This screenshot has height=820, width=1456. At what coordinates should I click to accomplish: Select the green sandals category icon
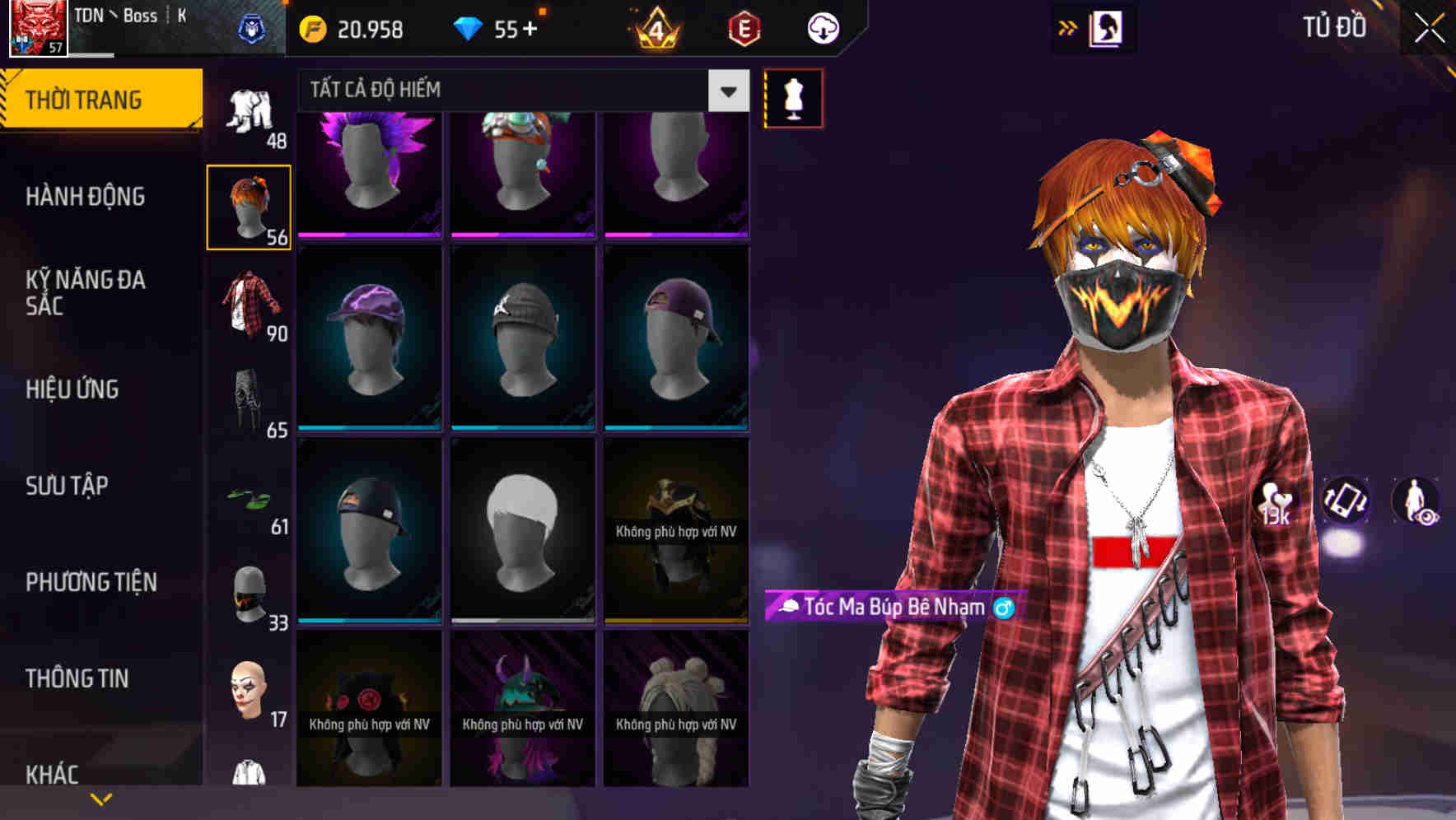(x=250, y=498)
